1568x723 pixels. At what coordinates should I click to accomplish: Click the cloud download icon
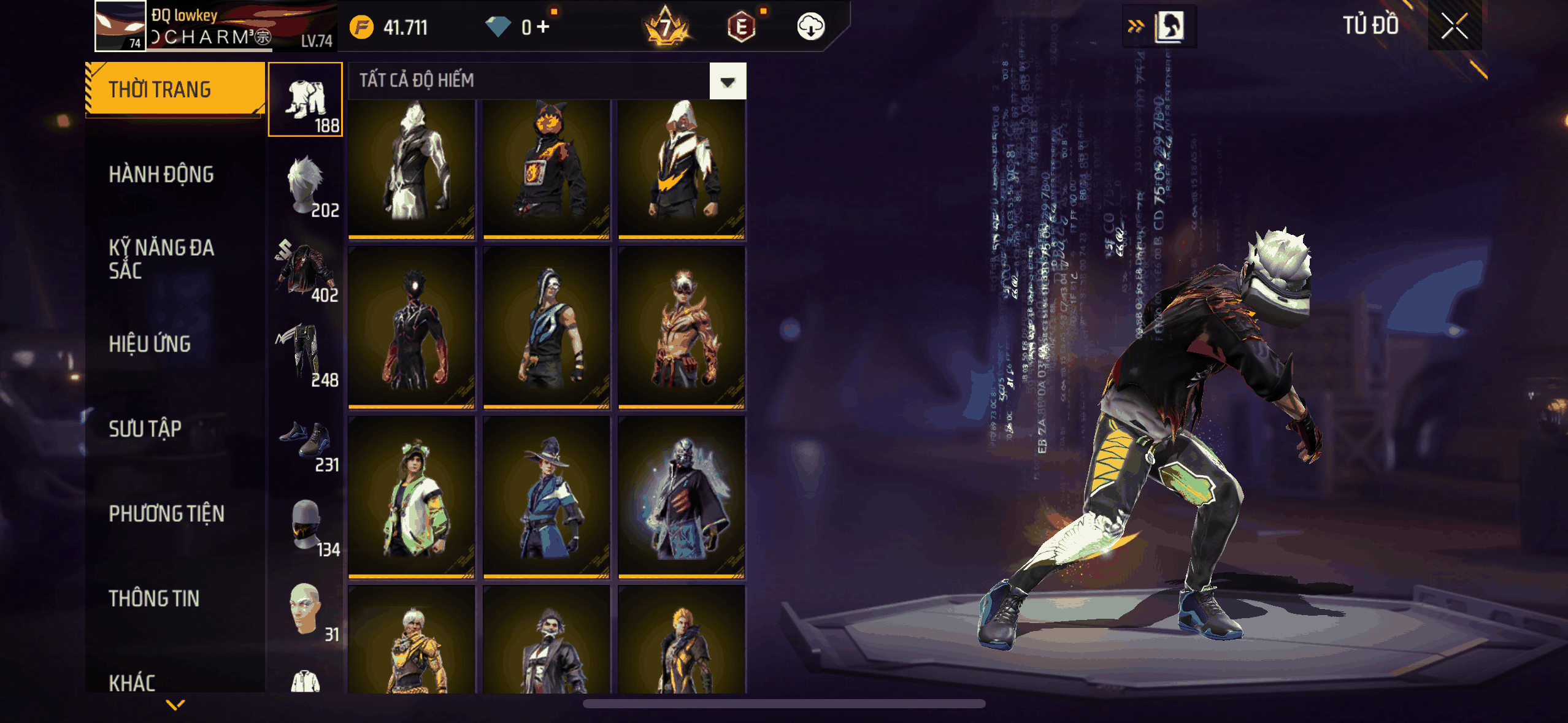click(x=810, y=27)
